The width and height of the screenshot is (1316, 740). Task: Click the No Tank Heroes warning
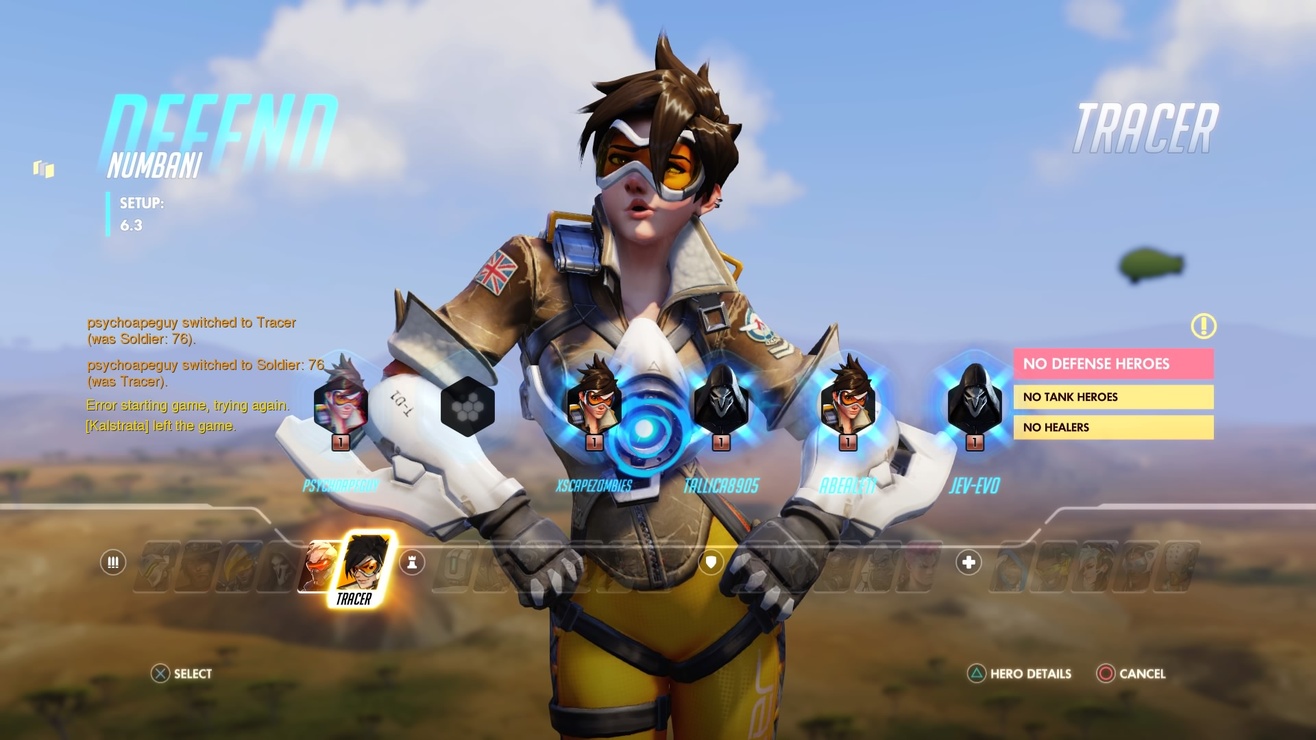(x=1113, y=397)
